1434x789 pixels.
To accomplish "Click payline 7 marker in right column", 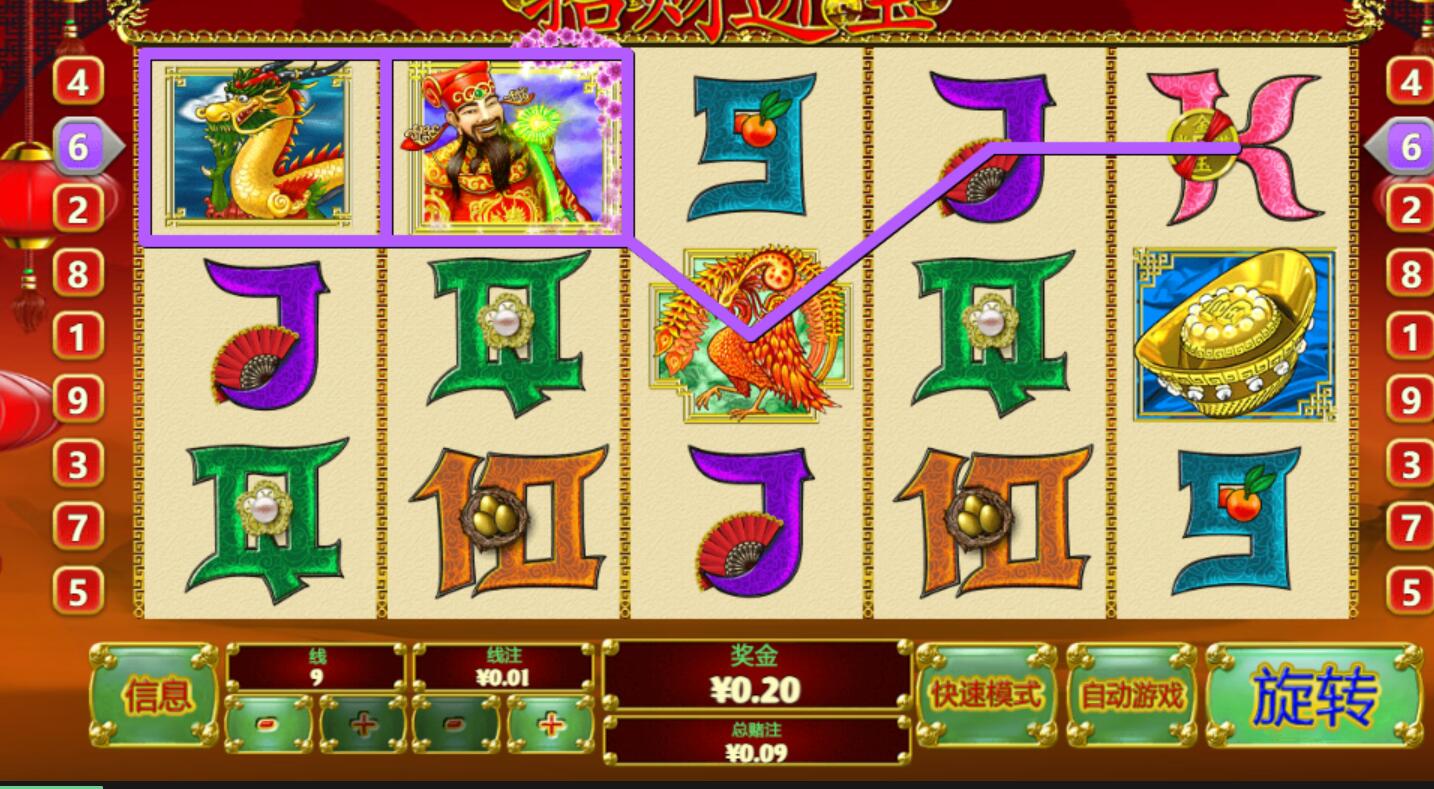I will click(x=1410, y=528).
